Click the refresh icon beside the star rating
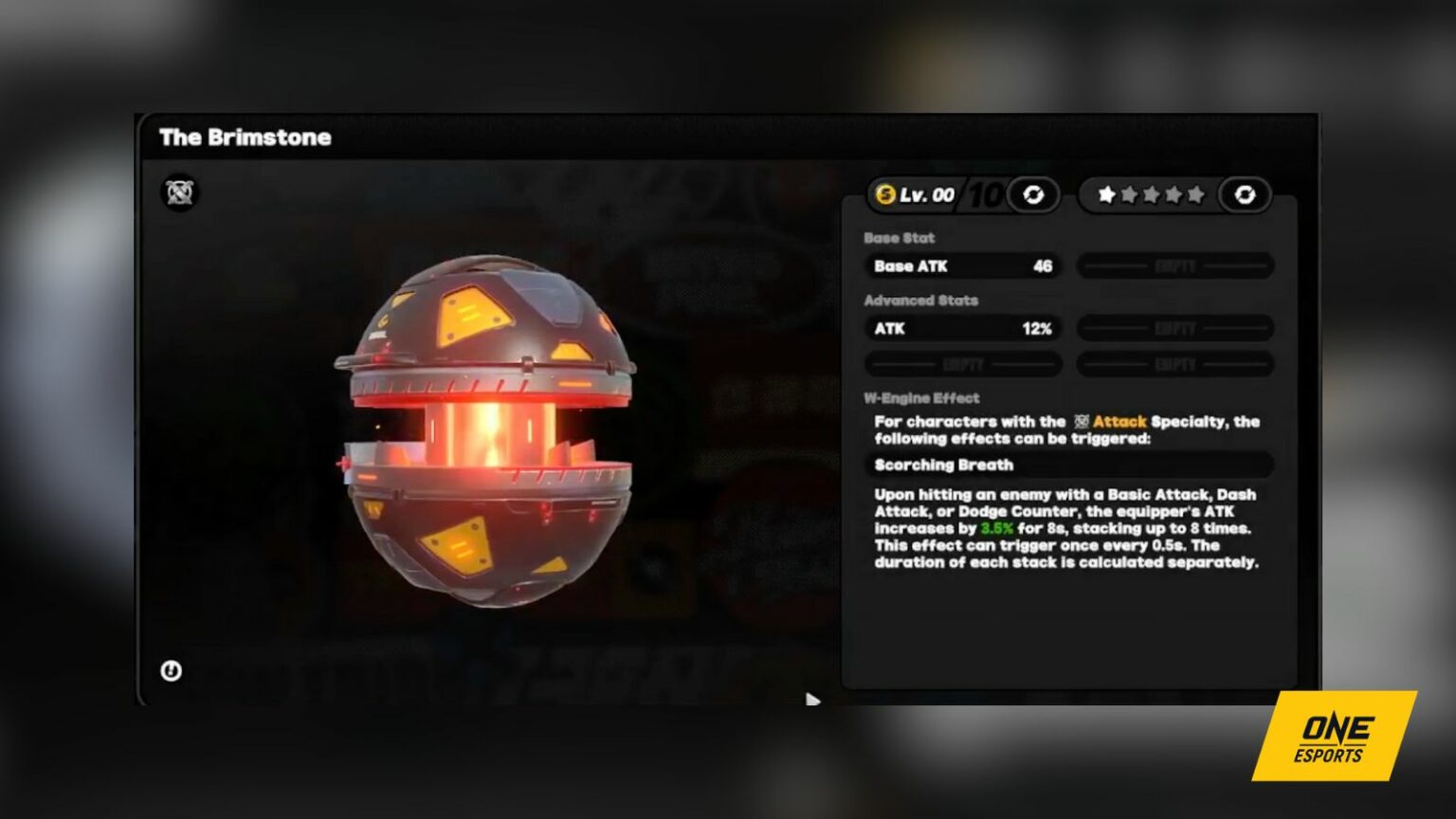1456x819 pixels. point(1247,195)
